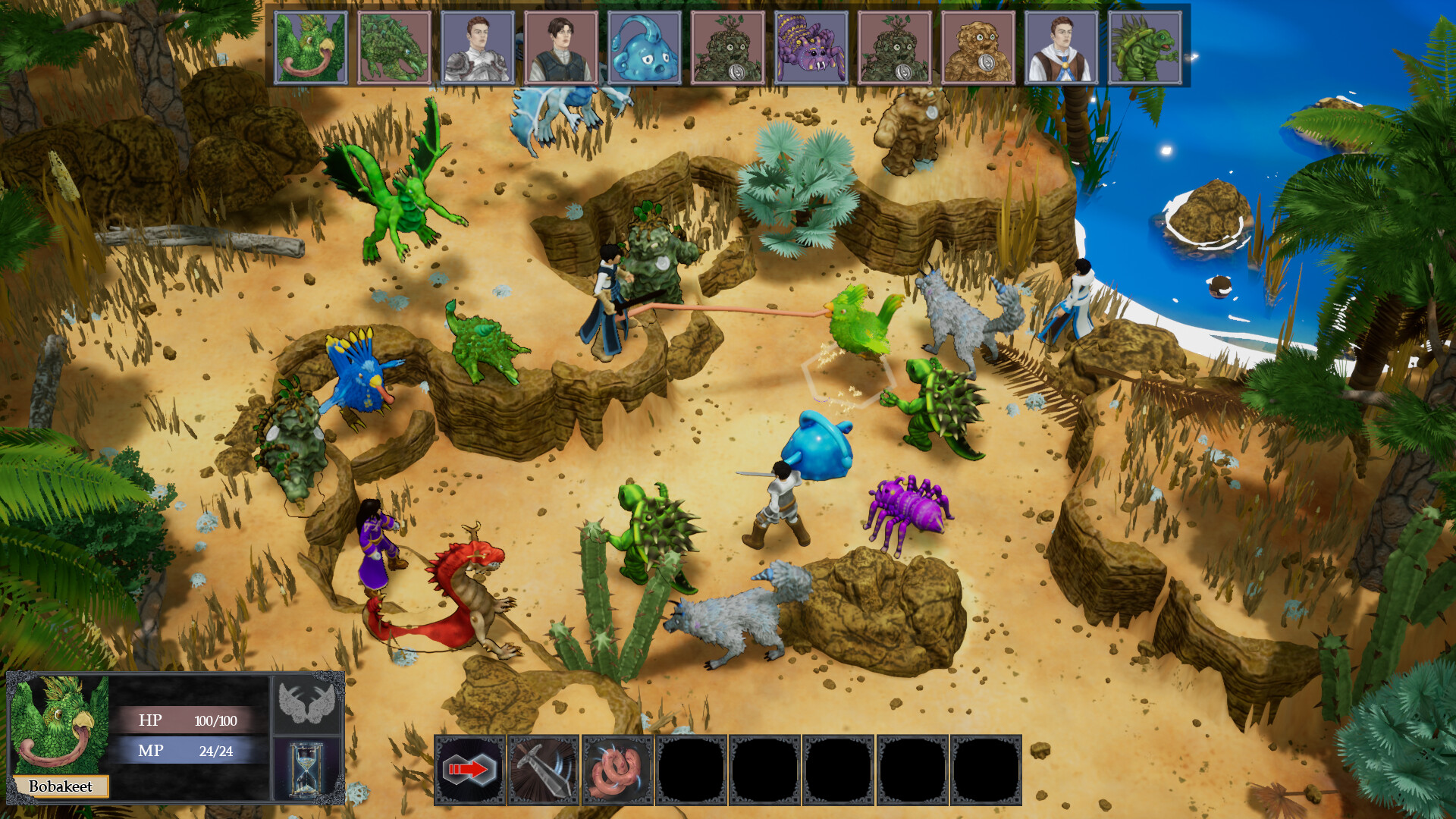Select the red arrow Move action icon
The image size is (1456, 819).
click(x=468, y=768)
